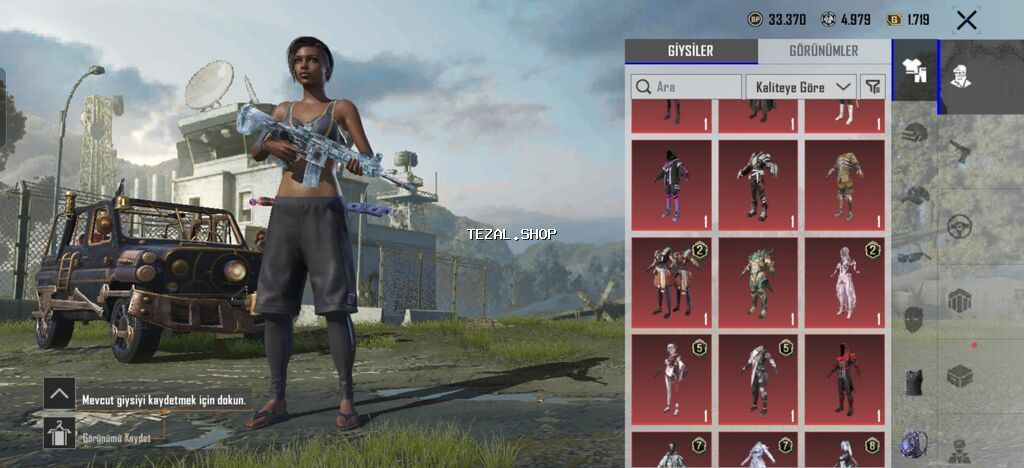This screenshot has height=468, width=1024.
Task: Open the steering wheel vehicle category
Action: coord(960,226)
